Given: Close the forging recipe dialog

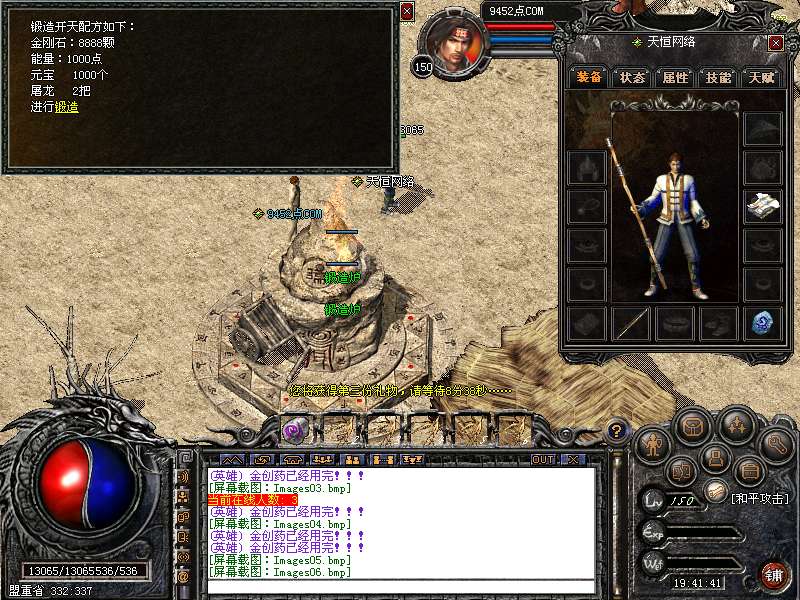Looking at the screenshot, I should (x=406, y=11).
